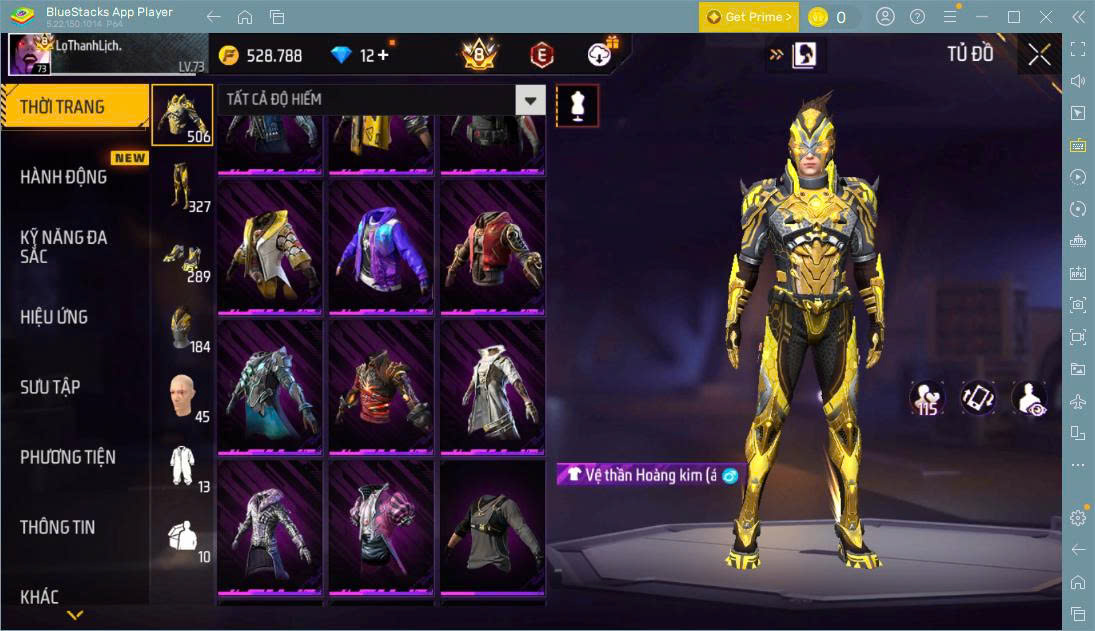1095x631 pixels.
Task: Click the mannequin preview button
Action: point(577,105)
